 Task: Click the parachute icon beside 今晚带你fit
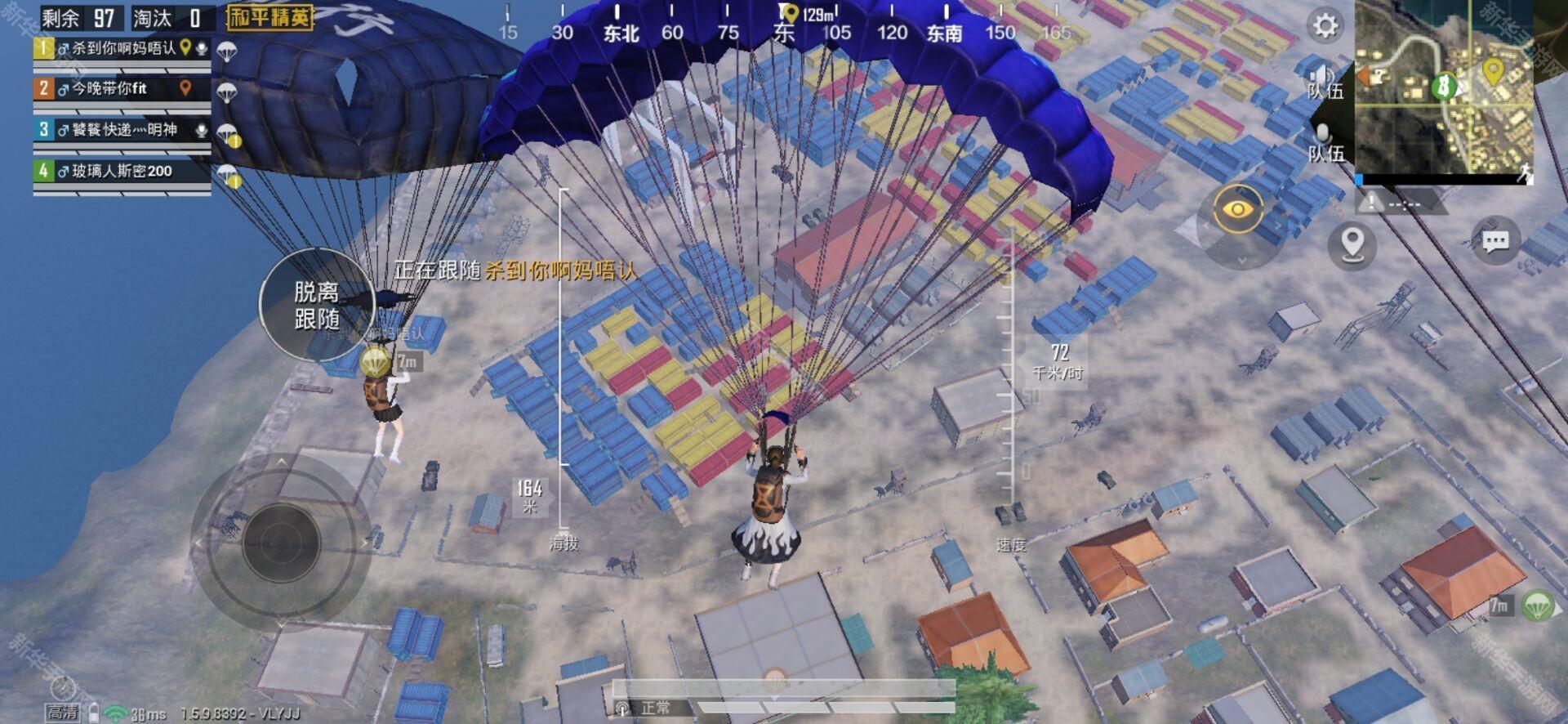[227, 92]
